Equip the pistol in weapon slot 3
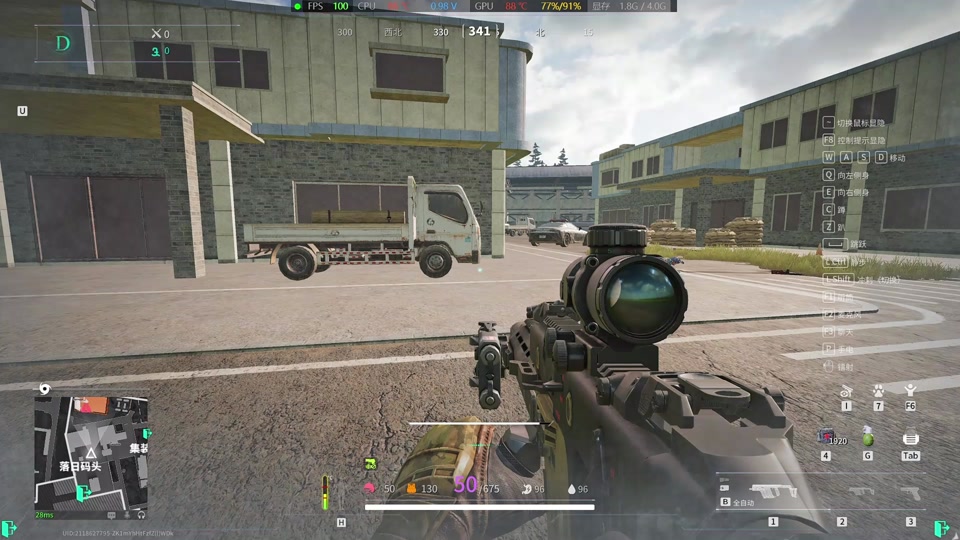The image size is (960, 540). [x=910, y=491]
